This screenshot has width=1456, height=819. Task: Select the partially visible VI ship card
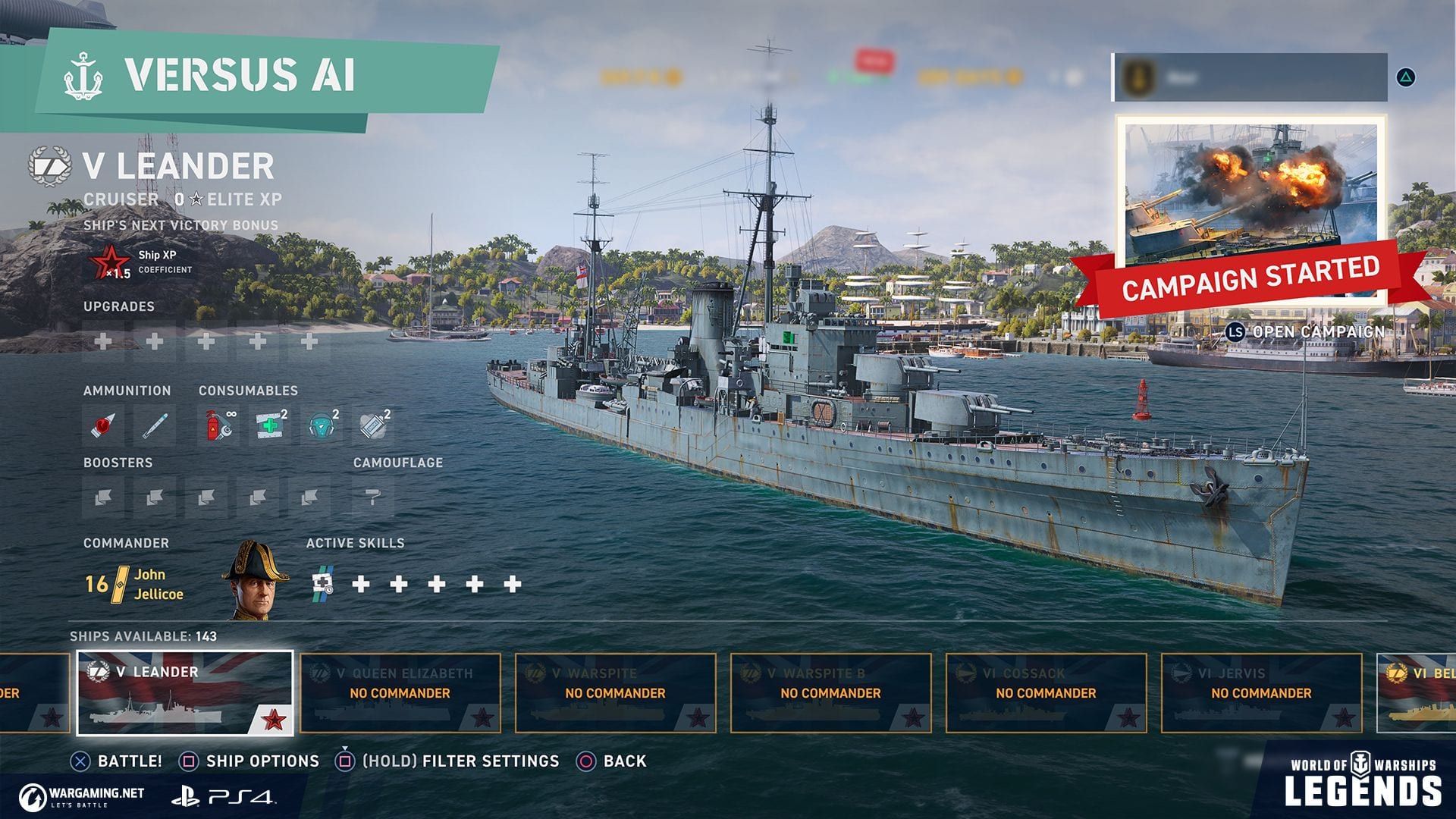click(x=1417, y=693)
